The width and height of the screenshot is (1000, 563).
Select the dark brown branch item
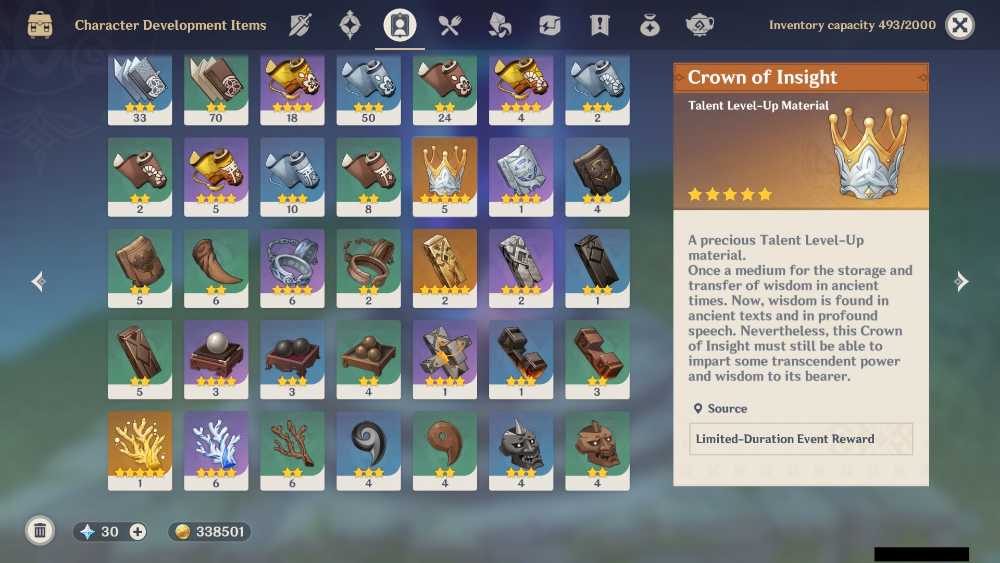pos(292,451)
